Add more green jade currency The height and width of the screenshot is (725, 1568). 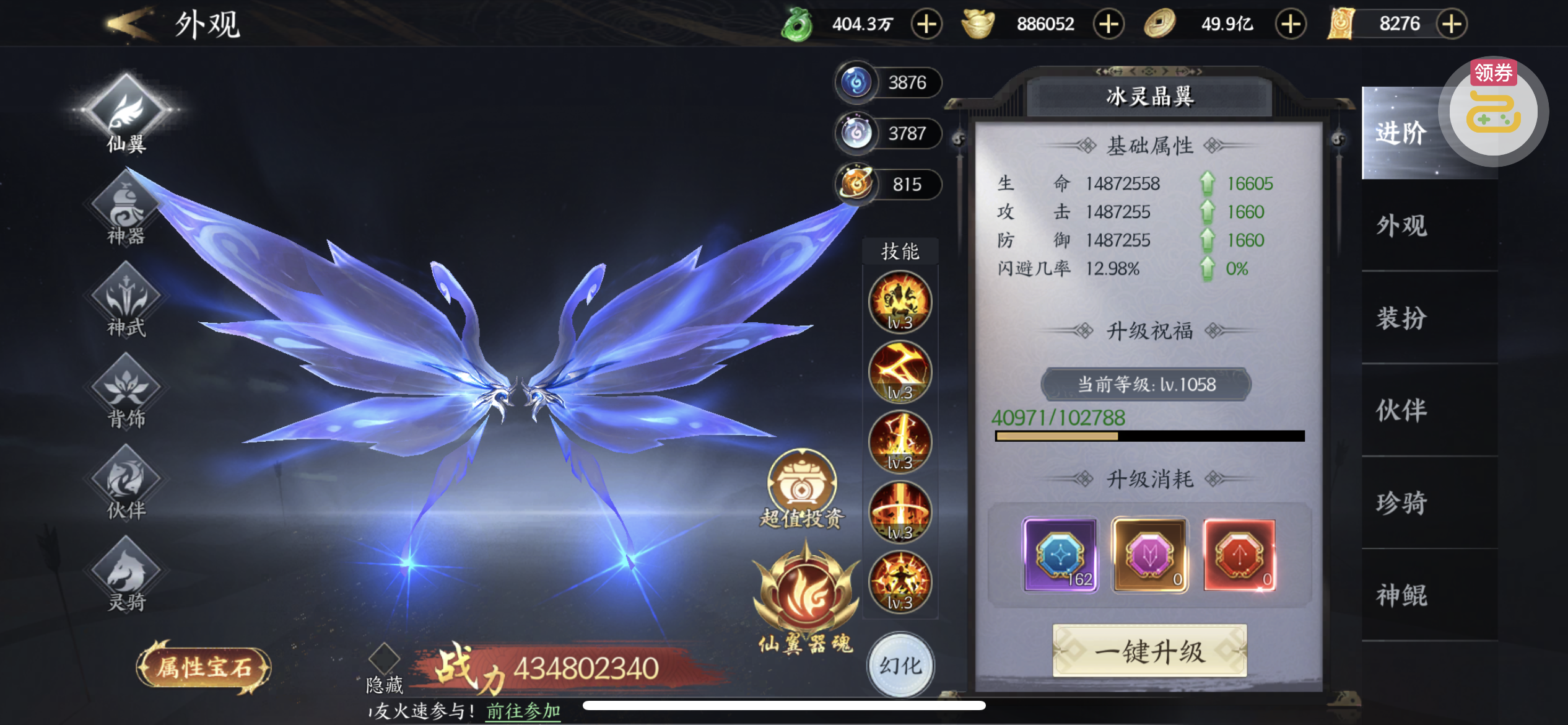click(x=926, y=24)
